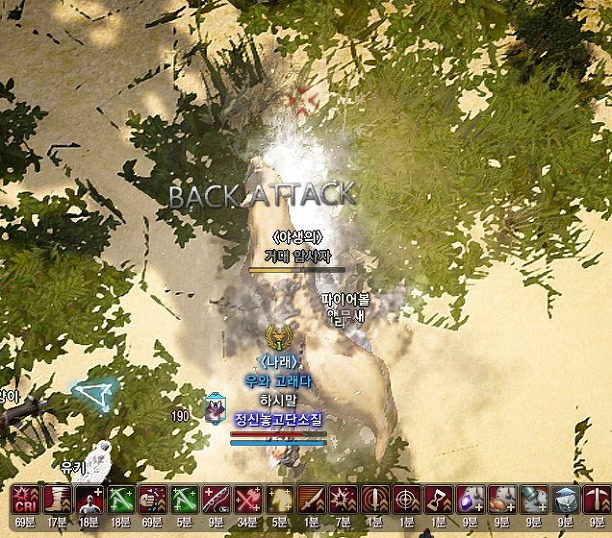The height and width of the screenshot is (538, 612).
Task: Inspect the white figure buff icon
Action: coord(89,498)
